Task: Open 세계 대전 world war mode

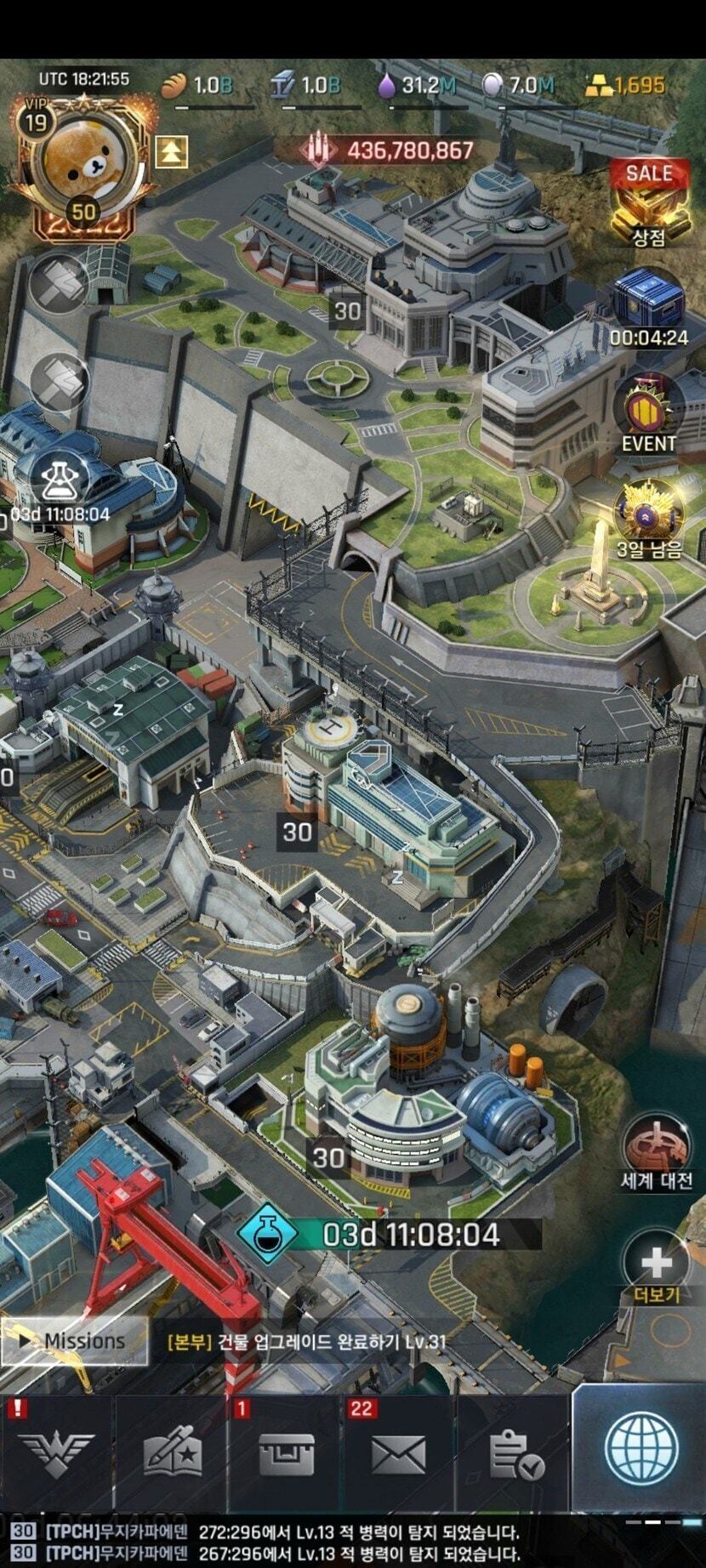Action: (x=656, y=1151)
